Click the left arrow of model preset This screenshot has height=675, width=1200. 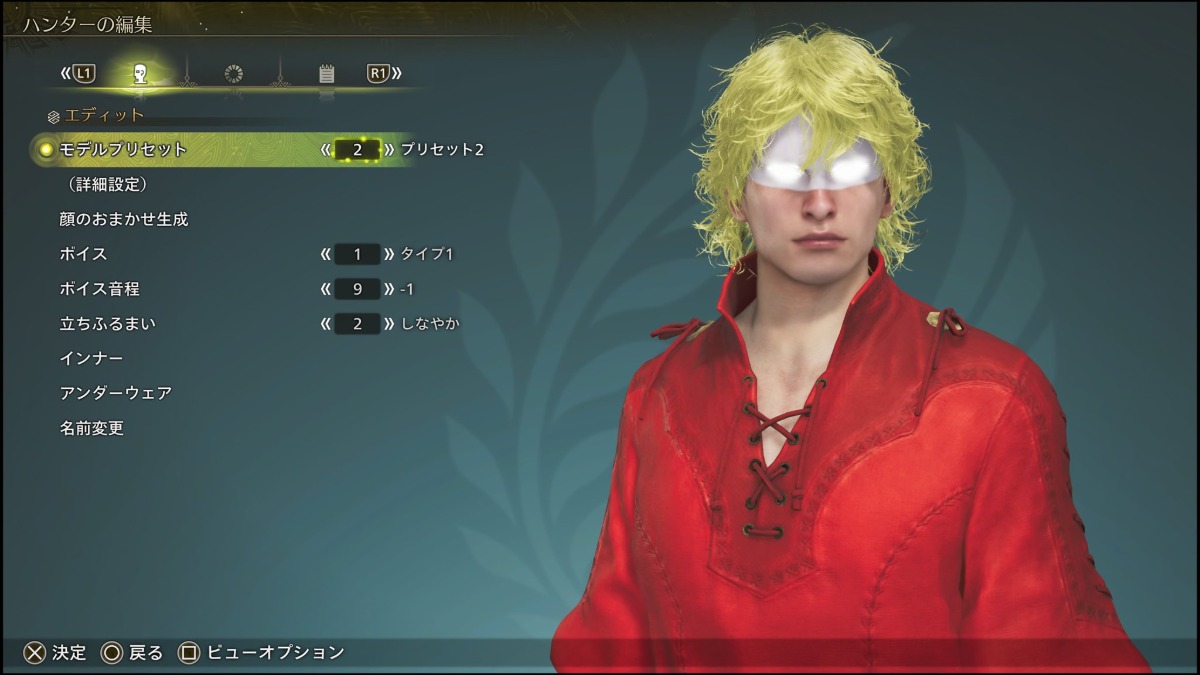(x=325, y=150)
